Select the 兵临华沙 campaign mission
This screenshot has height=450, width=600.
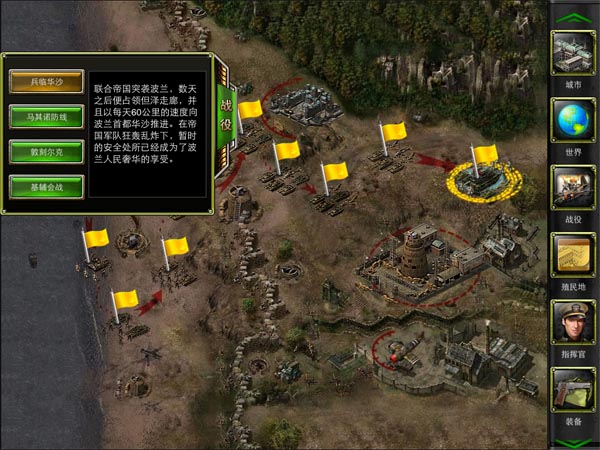(x=46, y=80)
